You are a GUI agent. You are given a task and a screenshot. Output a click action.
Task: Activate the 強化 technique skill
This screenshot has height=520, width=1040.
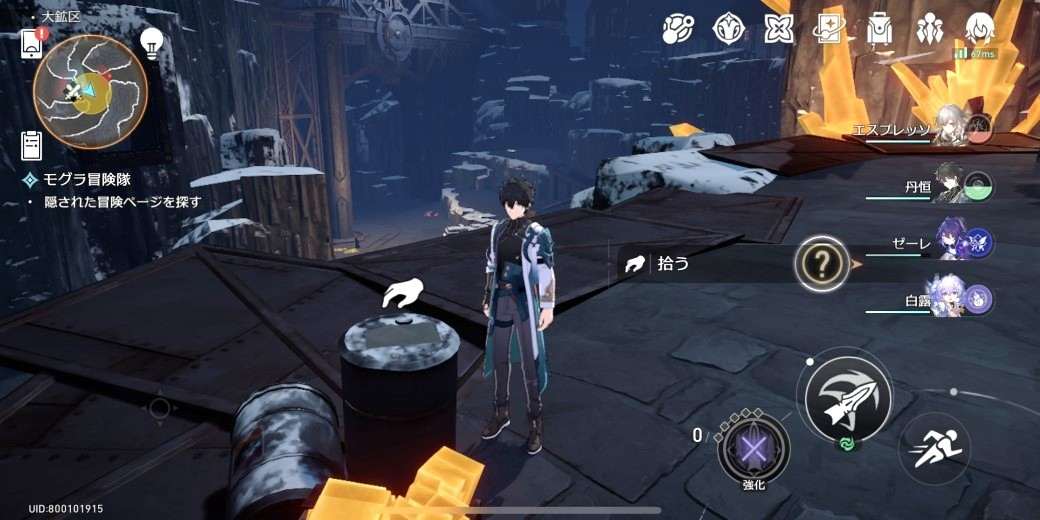tap(753, 445)
